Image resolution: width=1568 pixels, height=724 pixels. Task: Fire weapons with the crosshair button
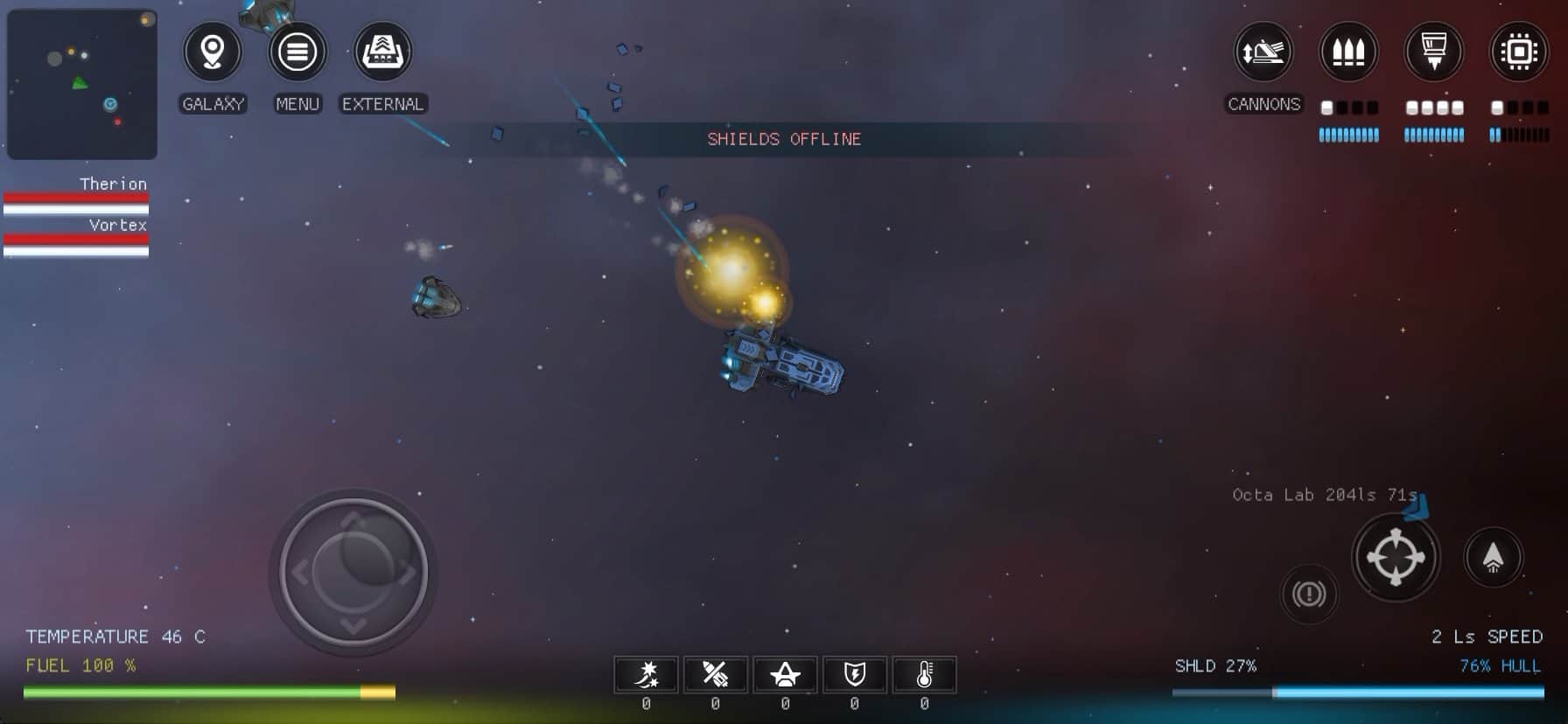(x=1396, y=557)
